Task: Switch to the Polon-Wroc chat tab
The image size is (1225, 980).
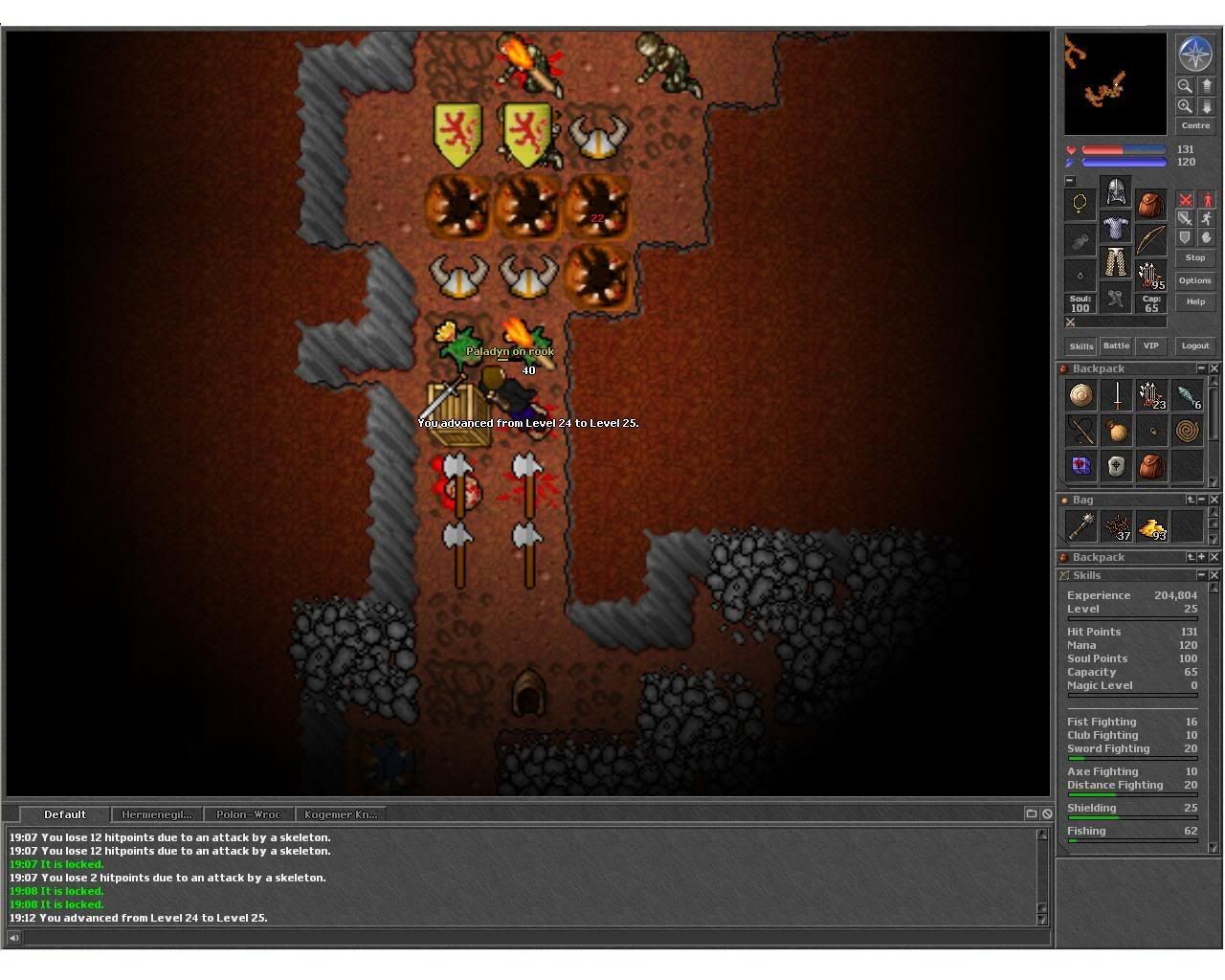Action: (249, 814)
